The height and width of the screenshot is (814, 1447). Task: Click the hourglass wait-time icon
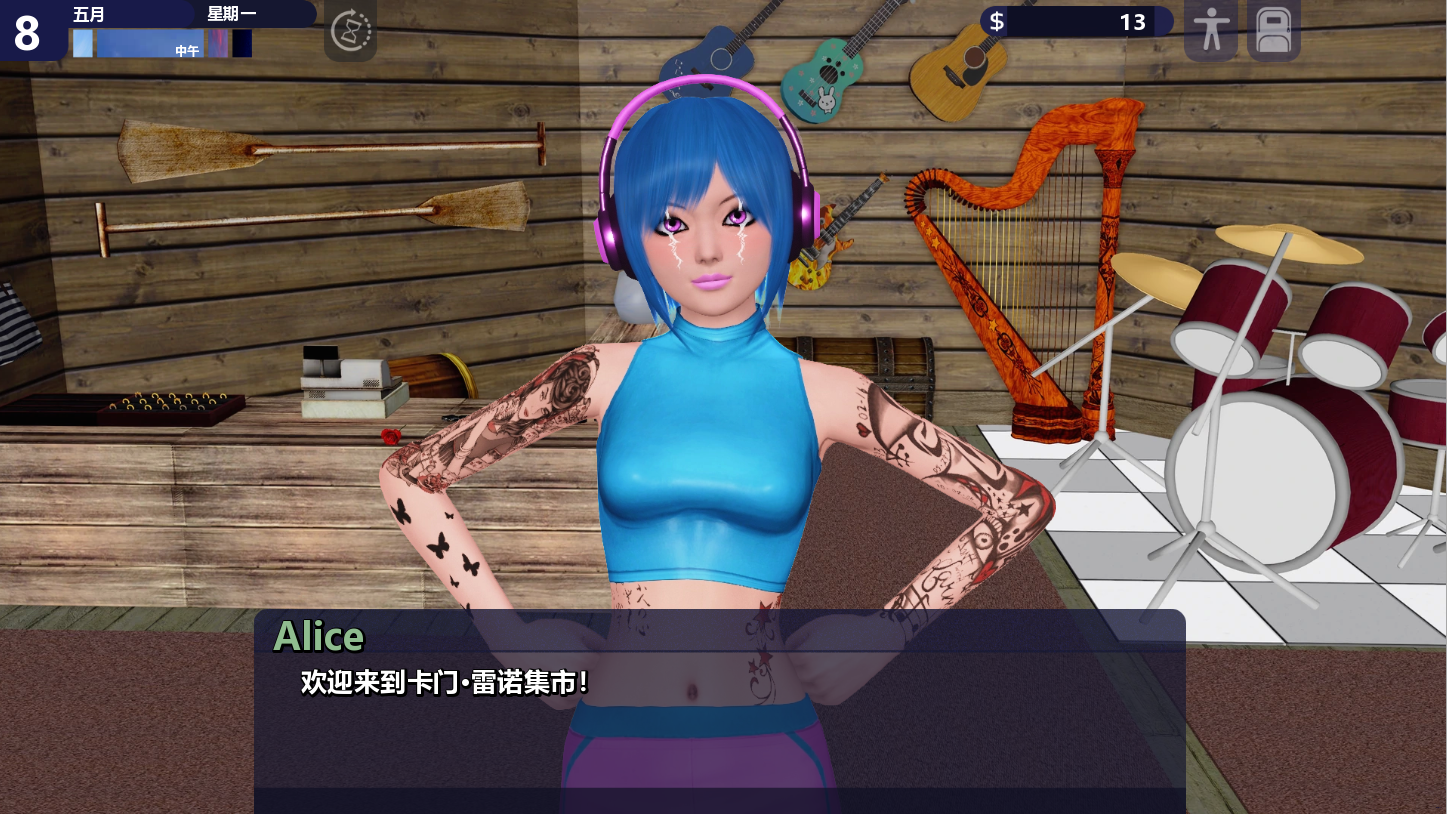(x=350, y=30)
